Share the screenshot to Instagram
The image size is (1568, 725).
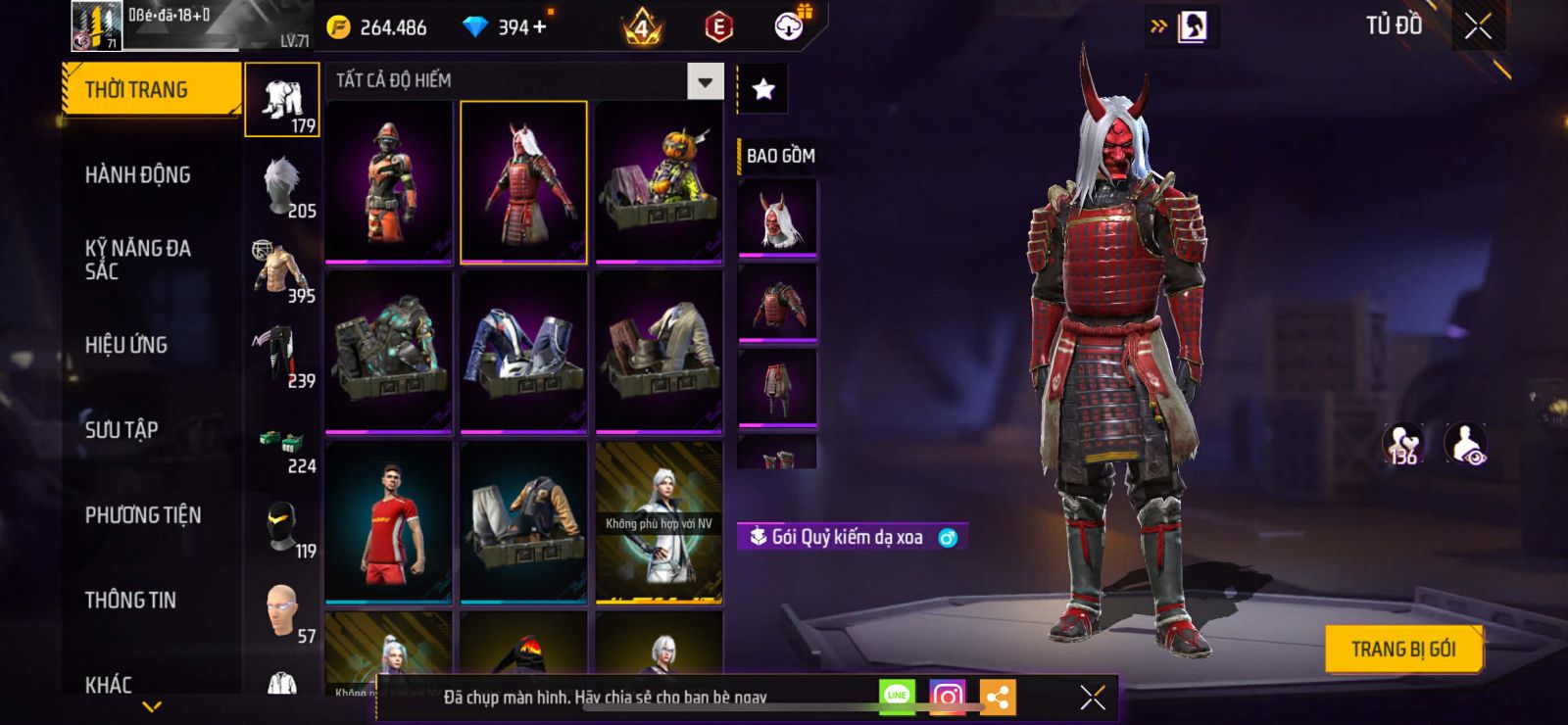pyautogui.click(x=947, y=697)
